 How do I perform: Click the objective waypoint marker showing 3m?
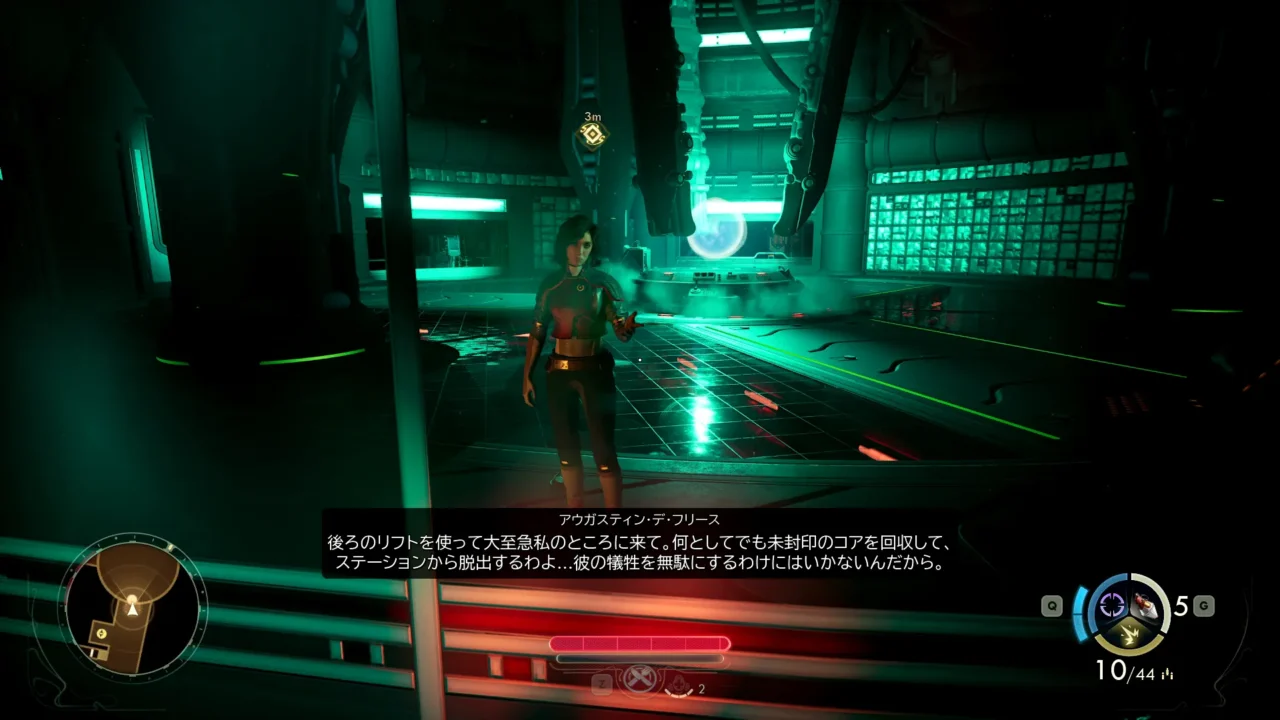(593, 136)
